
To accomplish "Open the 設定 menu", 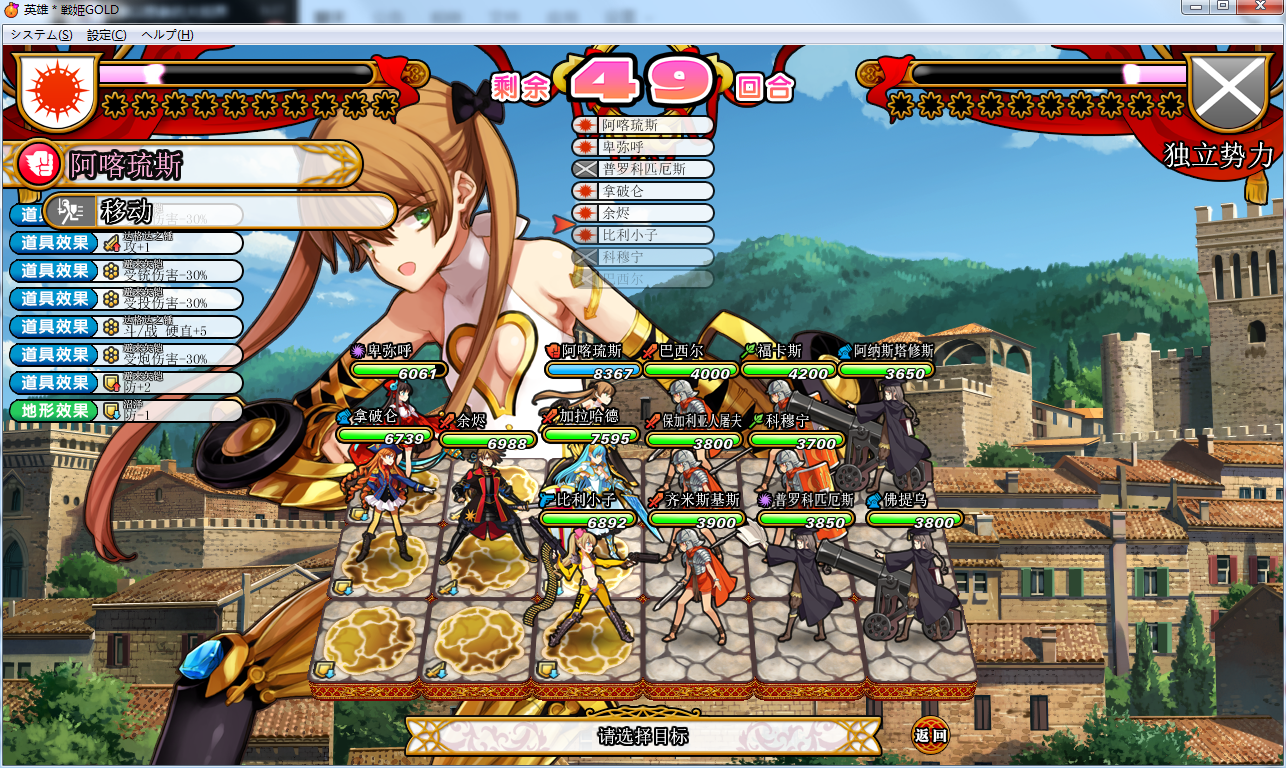I will pyautogui.click(x=106, y=35).
